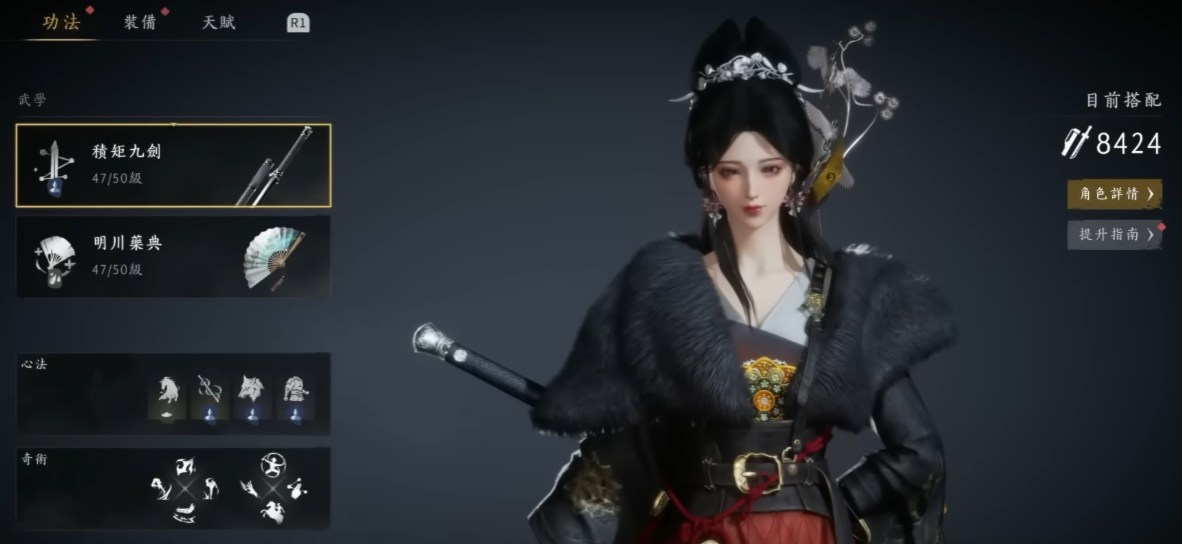Open the 裝備 equipment tab
The image size is (1182, 544).
[140, 22]
